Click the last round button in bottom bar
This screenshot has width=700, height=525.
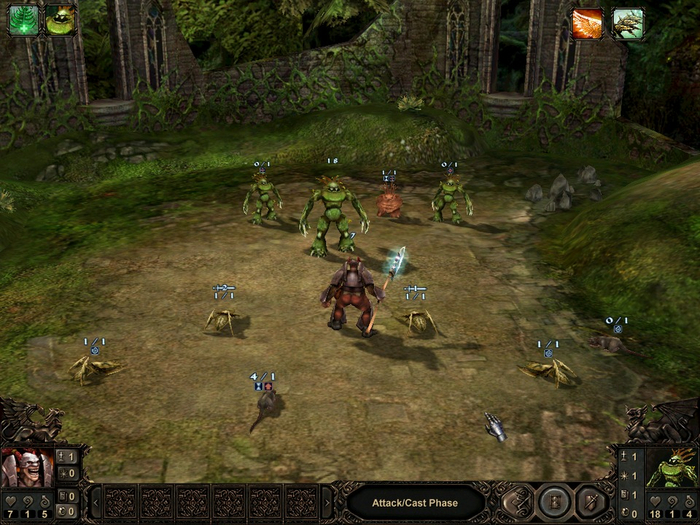coord(589,501)
